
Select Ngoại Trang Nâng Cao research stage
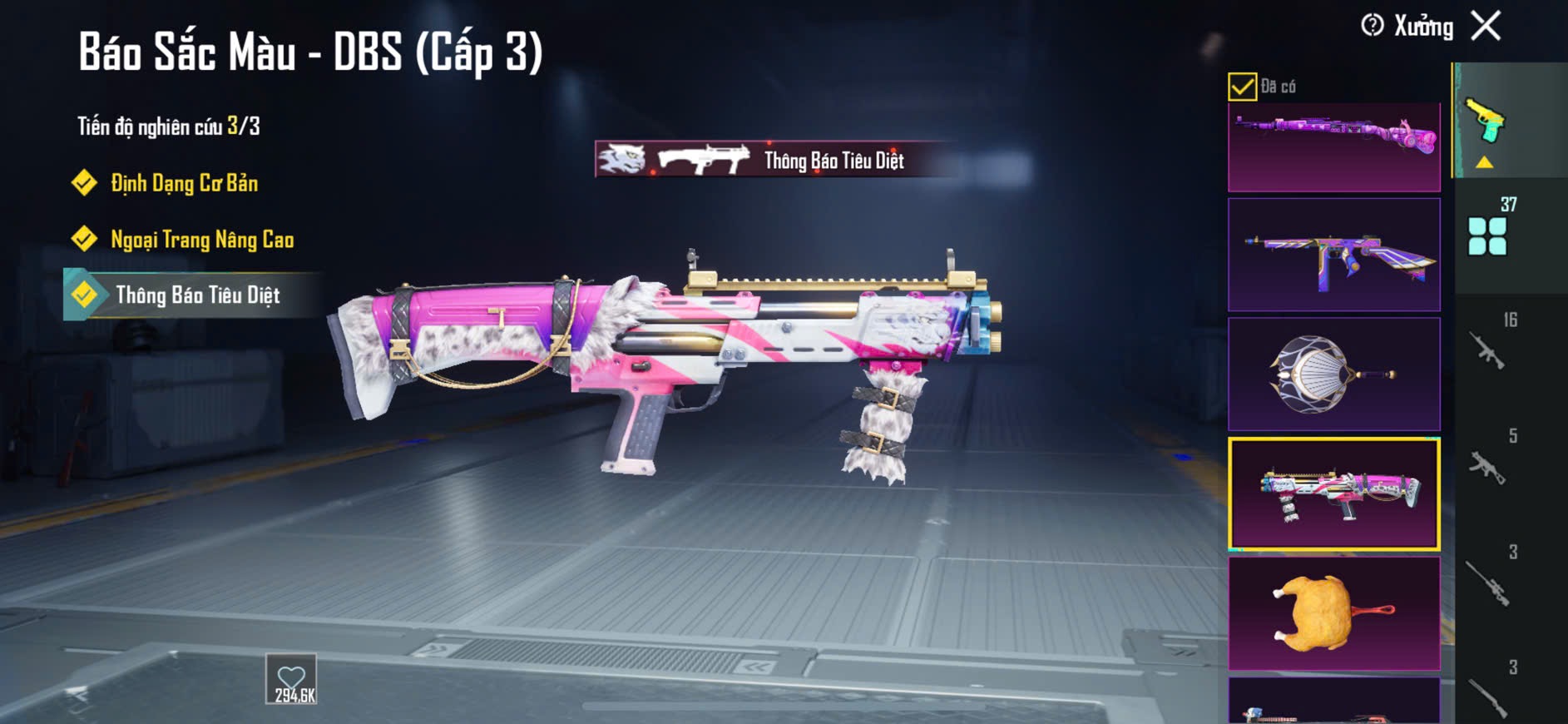pyautogui.click(x=201, y=240)
